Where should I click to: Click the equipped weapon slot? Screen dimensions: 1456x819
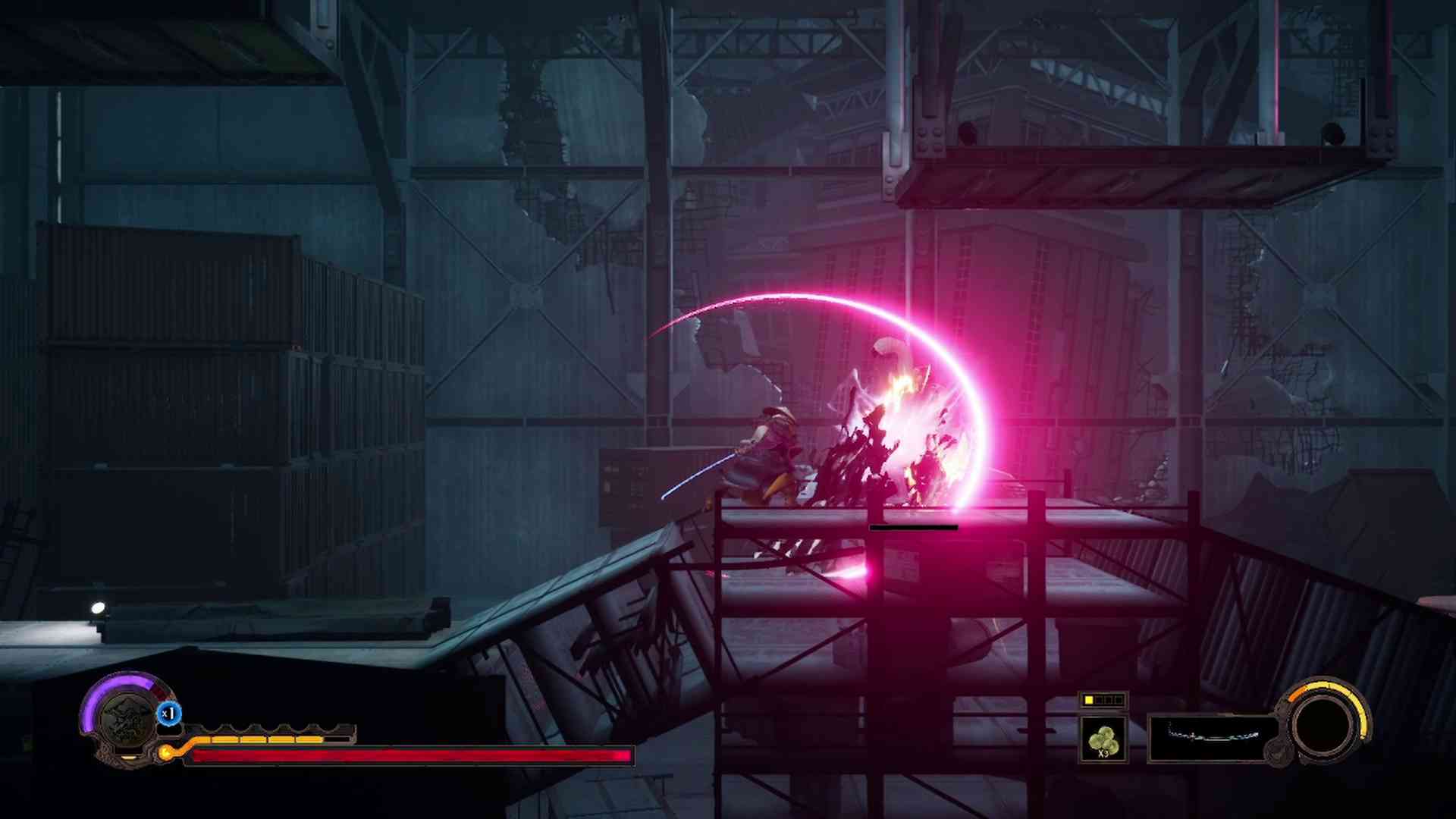(1213, 737)
